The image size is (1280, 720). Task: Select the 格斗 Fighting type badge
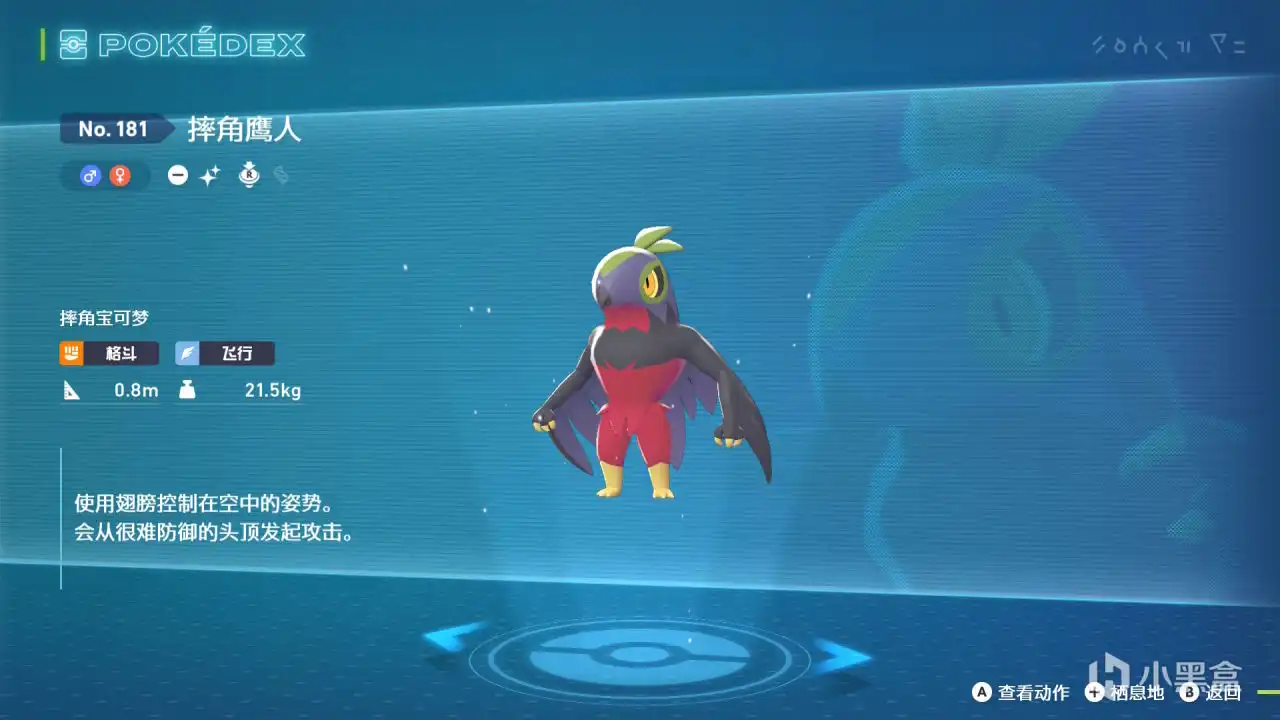pyautogui.click(x=108, y=353)
